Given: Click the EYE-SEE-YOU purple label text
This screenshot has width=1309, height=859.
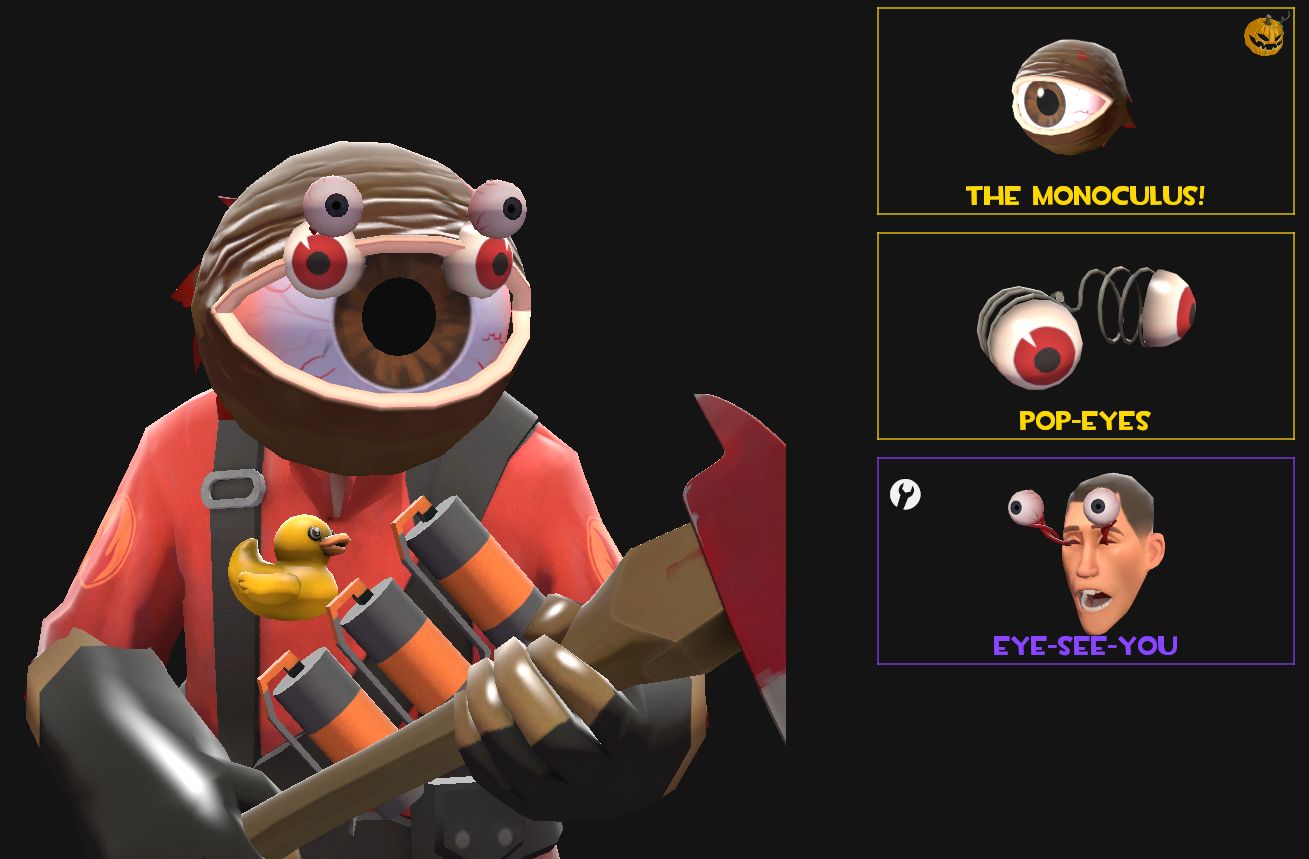Looking at the screenshot, I should [1085, 647].
